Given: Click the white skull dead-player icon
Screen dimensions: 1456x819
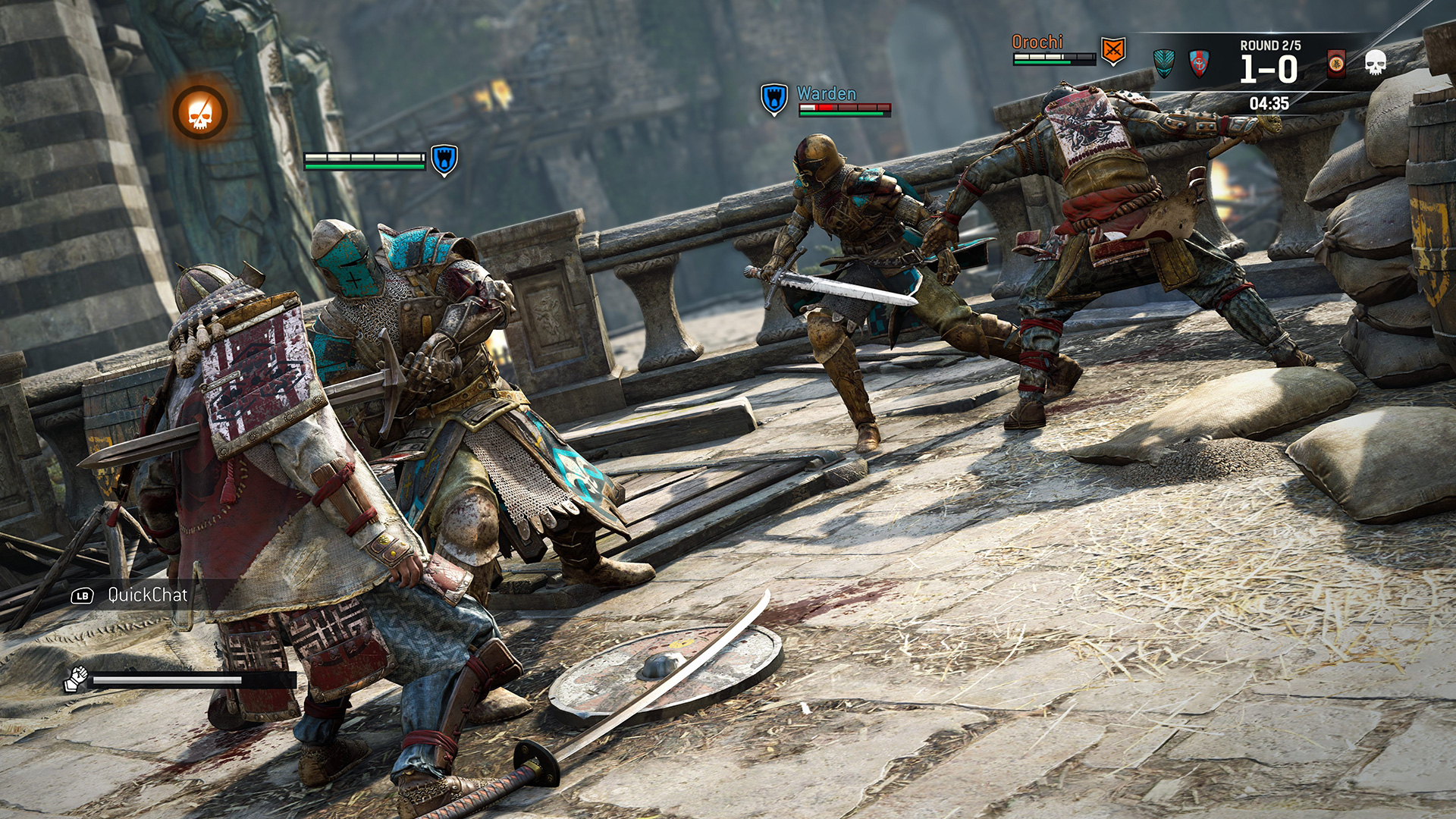Looking at the screenshot, I should [x=1375, y=63].
